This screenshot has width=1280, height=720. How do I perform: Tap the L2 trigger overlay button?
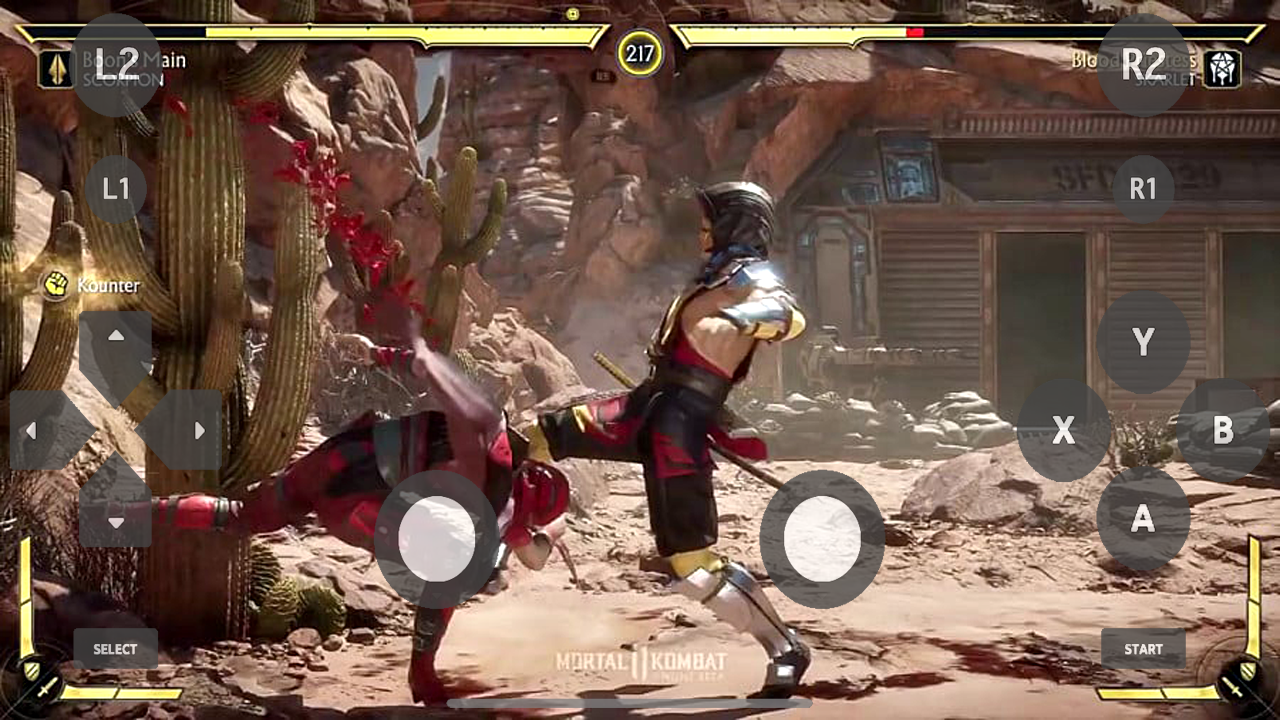(x=117, y=65)
